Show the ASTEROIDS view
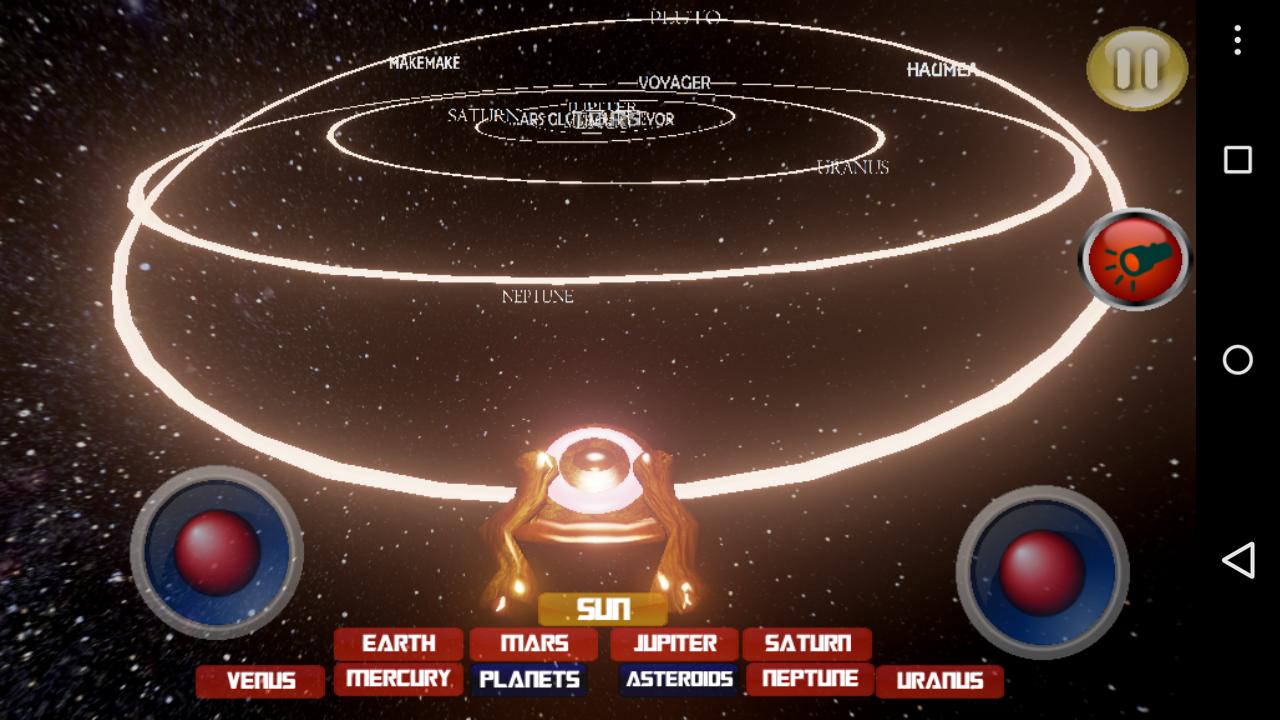Screen dimensions: 1280x720 click(x=679, y=680)
